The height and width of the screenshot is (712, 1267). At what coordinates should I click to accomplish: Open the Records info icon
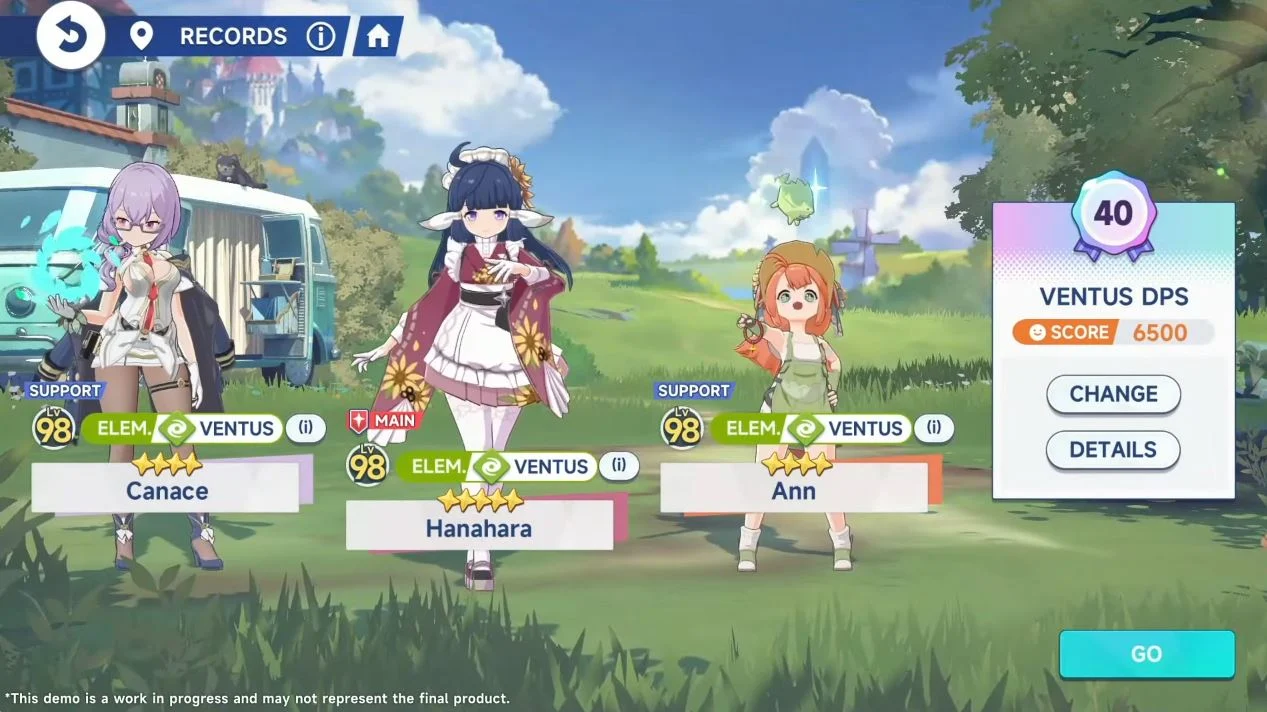(x=320, y=37)
